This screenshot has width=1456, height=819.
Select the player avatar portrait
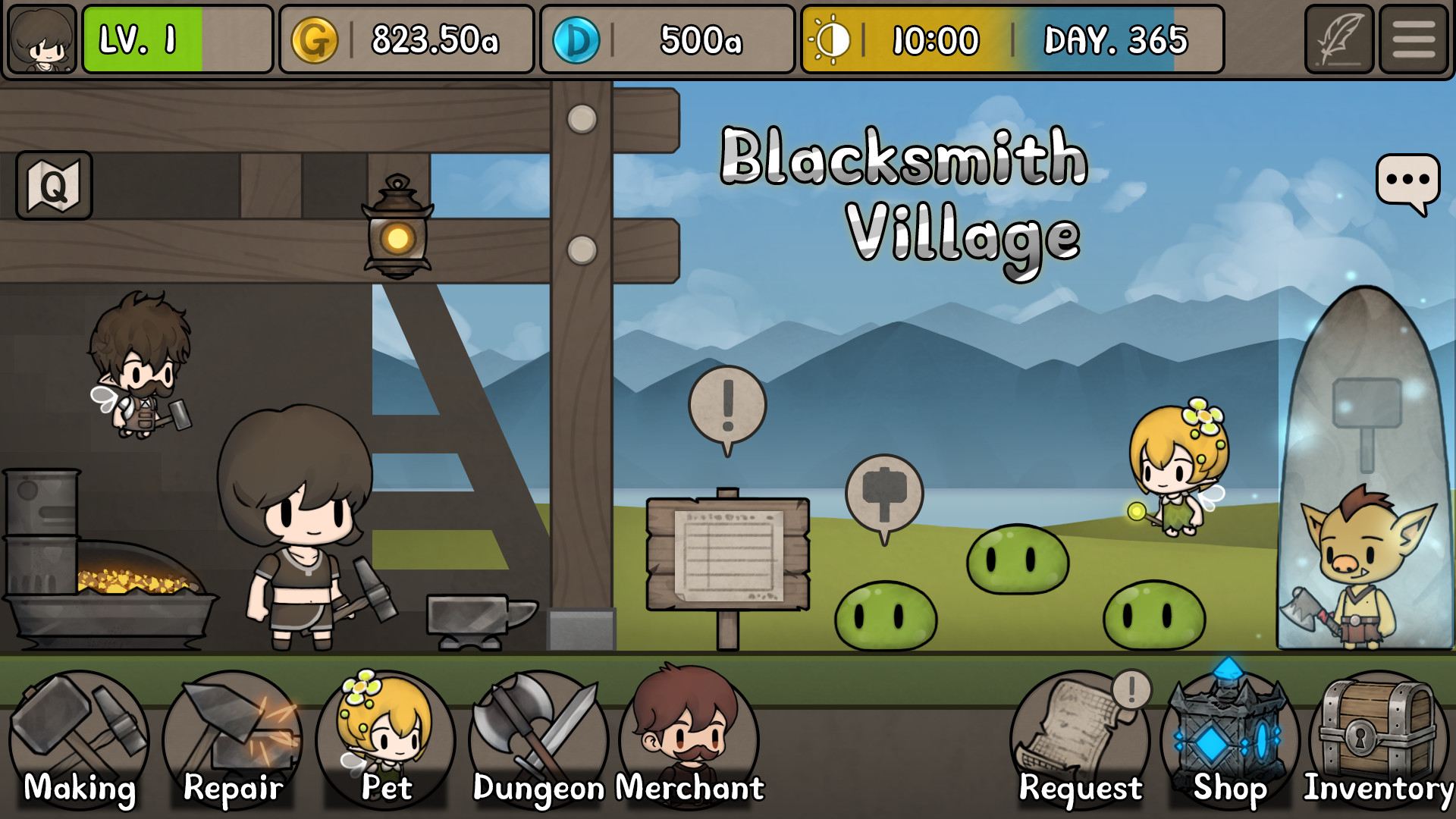click(41, 39)
